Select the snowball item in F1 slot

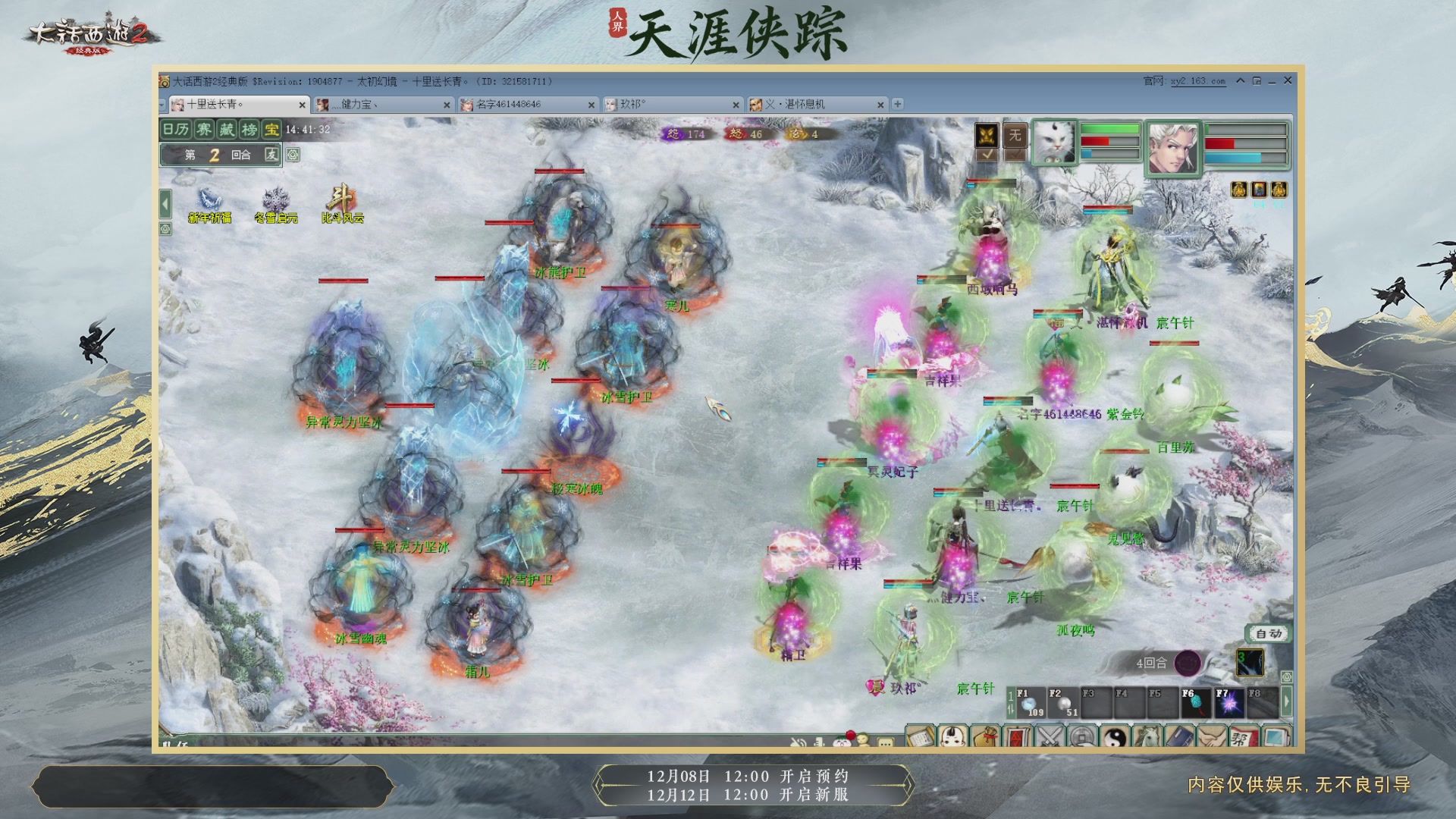[1029, 704]
